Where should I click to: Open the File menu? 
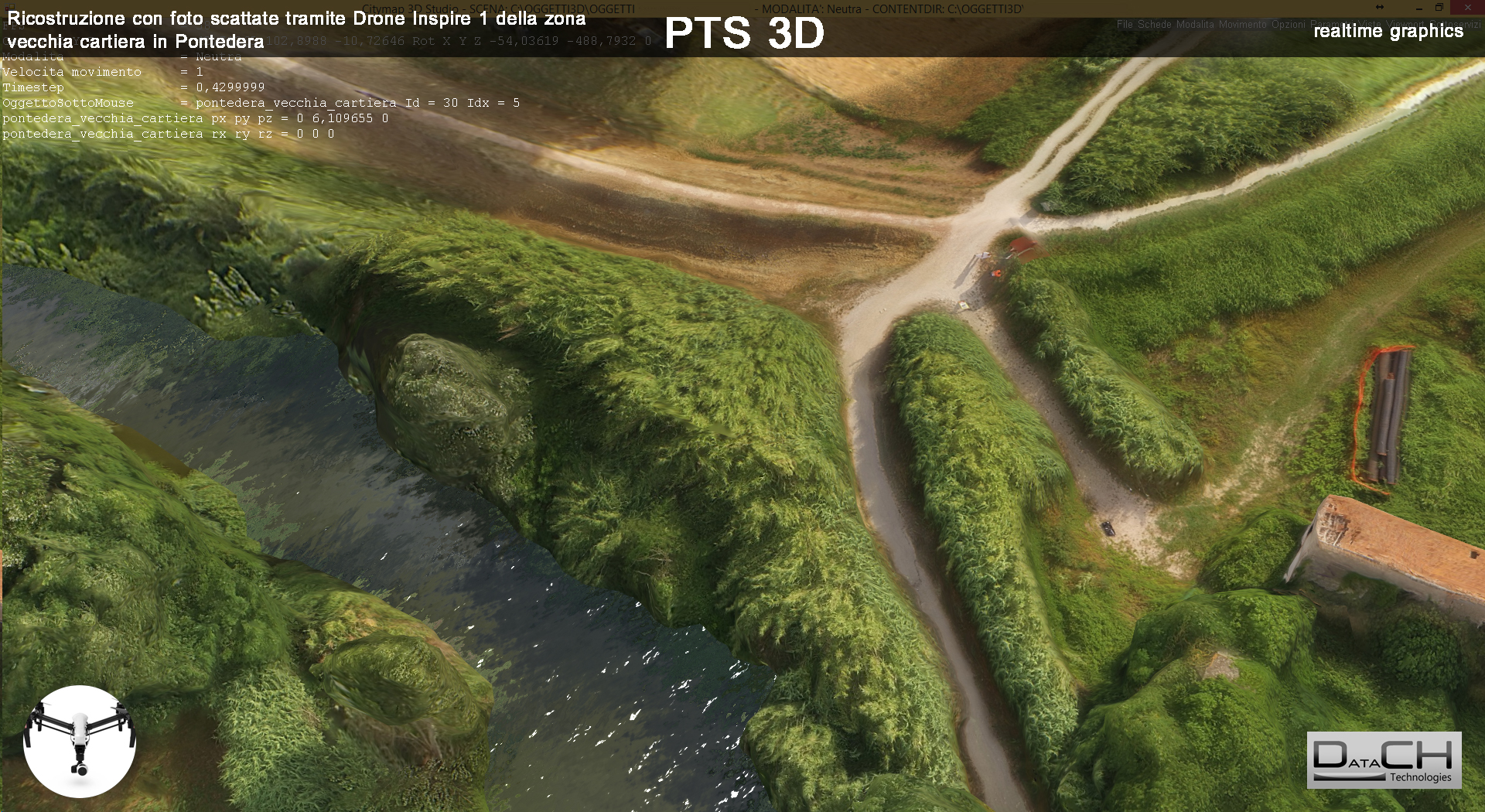point(1124,25)
